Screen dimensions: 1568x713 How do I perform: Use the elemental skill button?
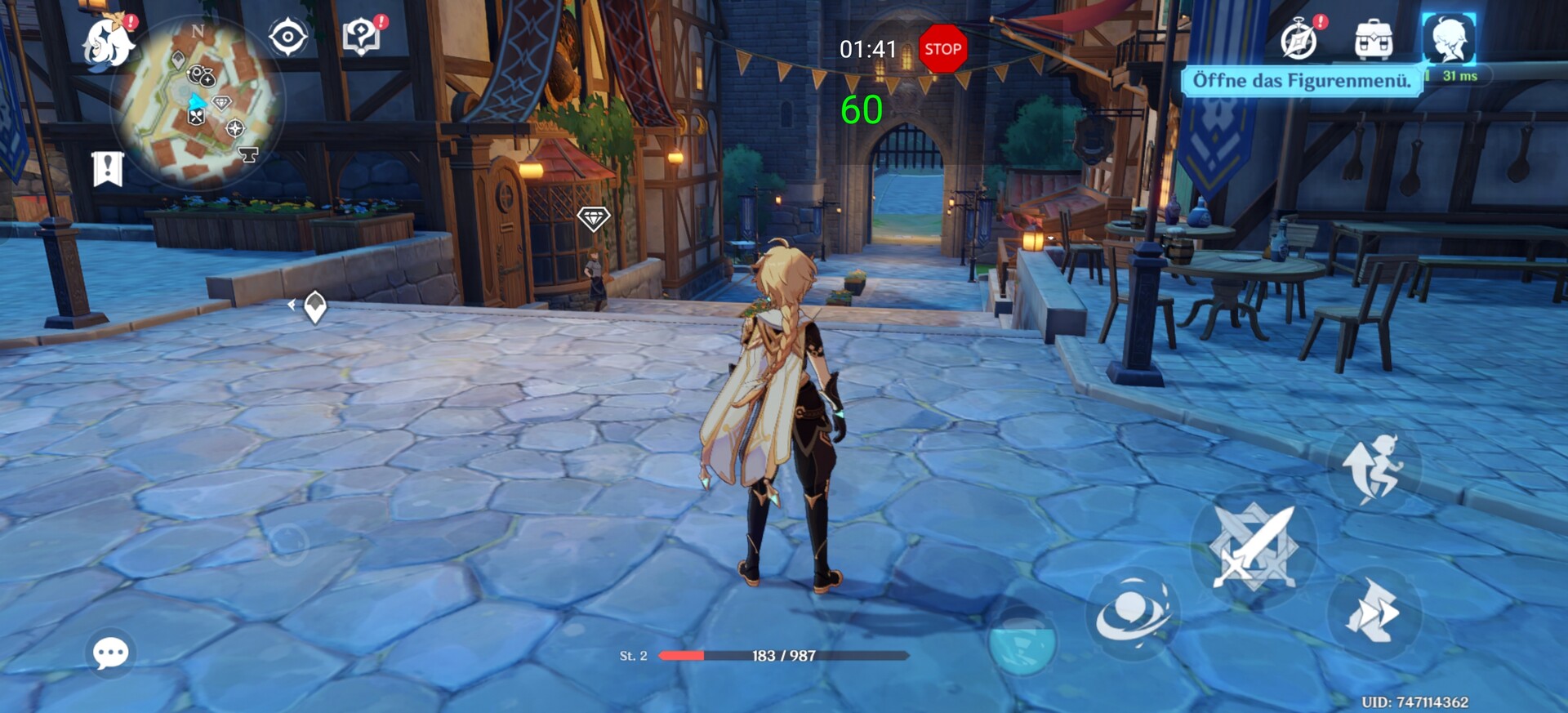click(1133, 613)
